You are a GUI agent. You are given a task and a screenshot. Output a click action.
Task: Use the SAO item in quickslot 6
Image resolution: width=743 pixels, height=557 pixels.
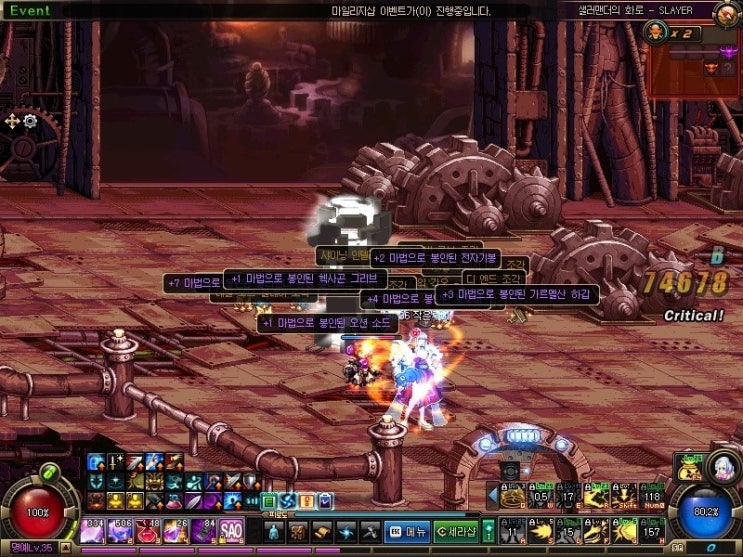[231, 529]
